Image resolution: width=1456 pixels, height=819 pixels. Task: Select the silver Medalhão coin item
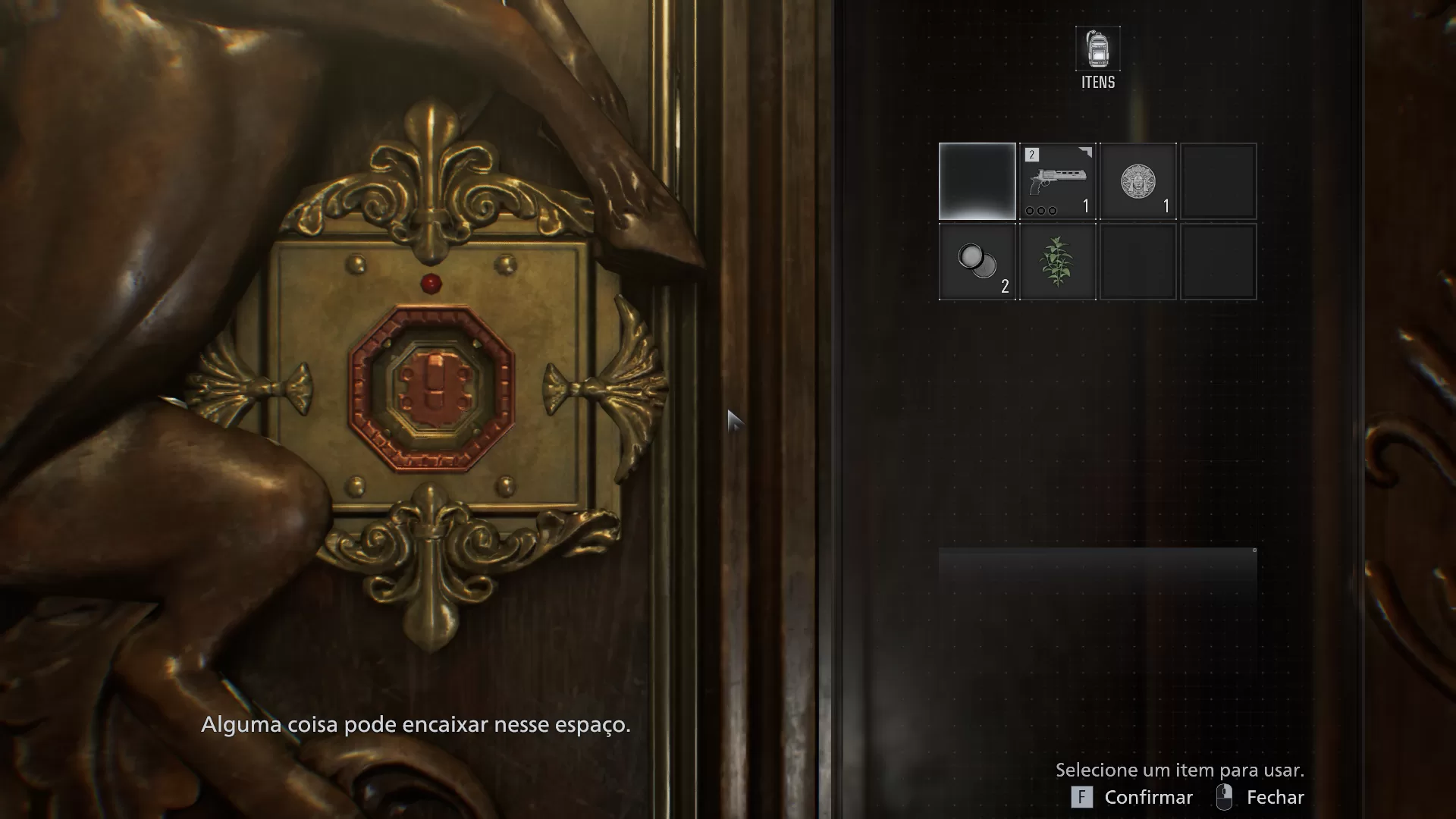click(x=1138, y=180)
